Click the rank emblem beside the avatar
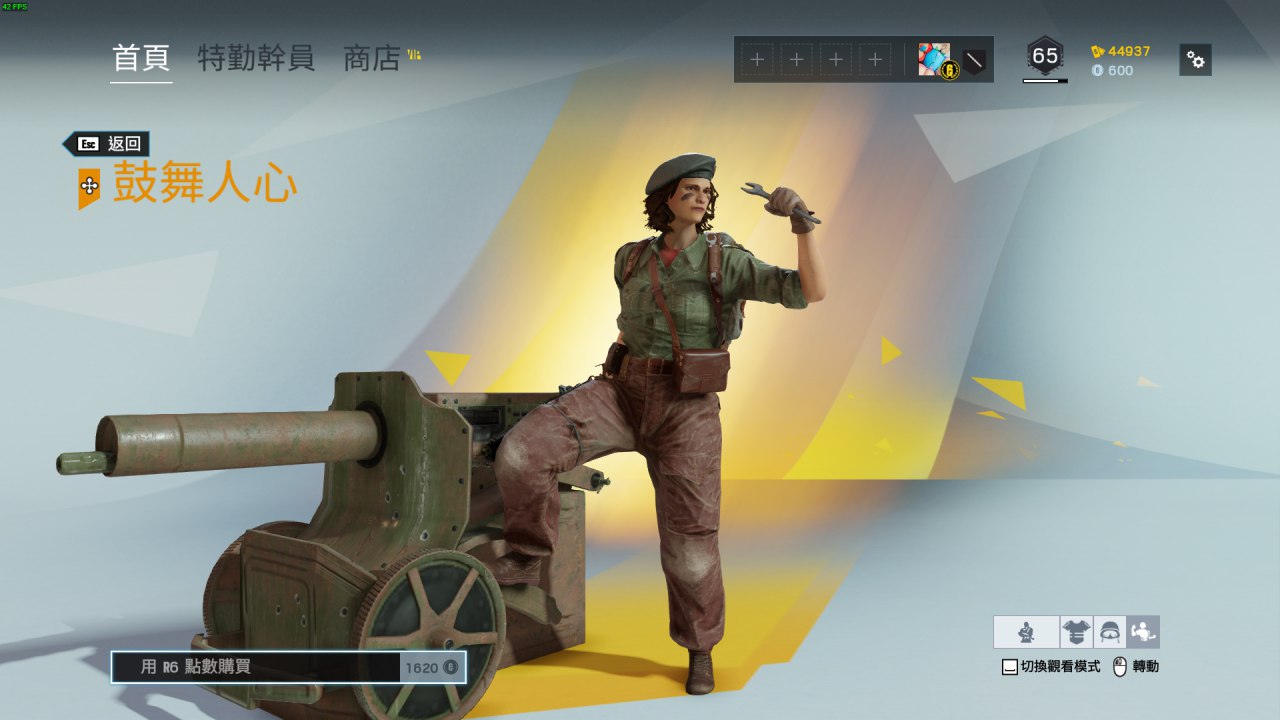This screenshot has height=720, width=1280. pyautogui.click(x=973, y=61)
